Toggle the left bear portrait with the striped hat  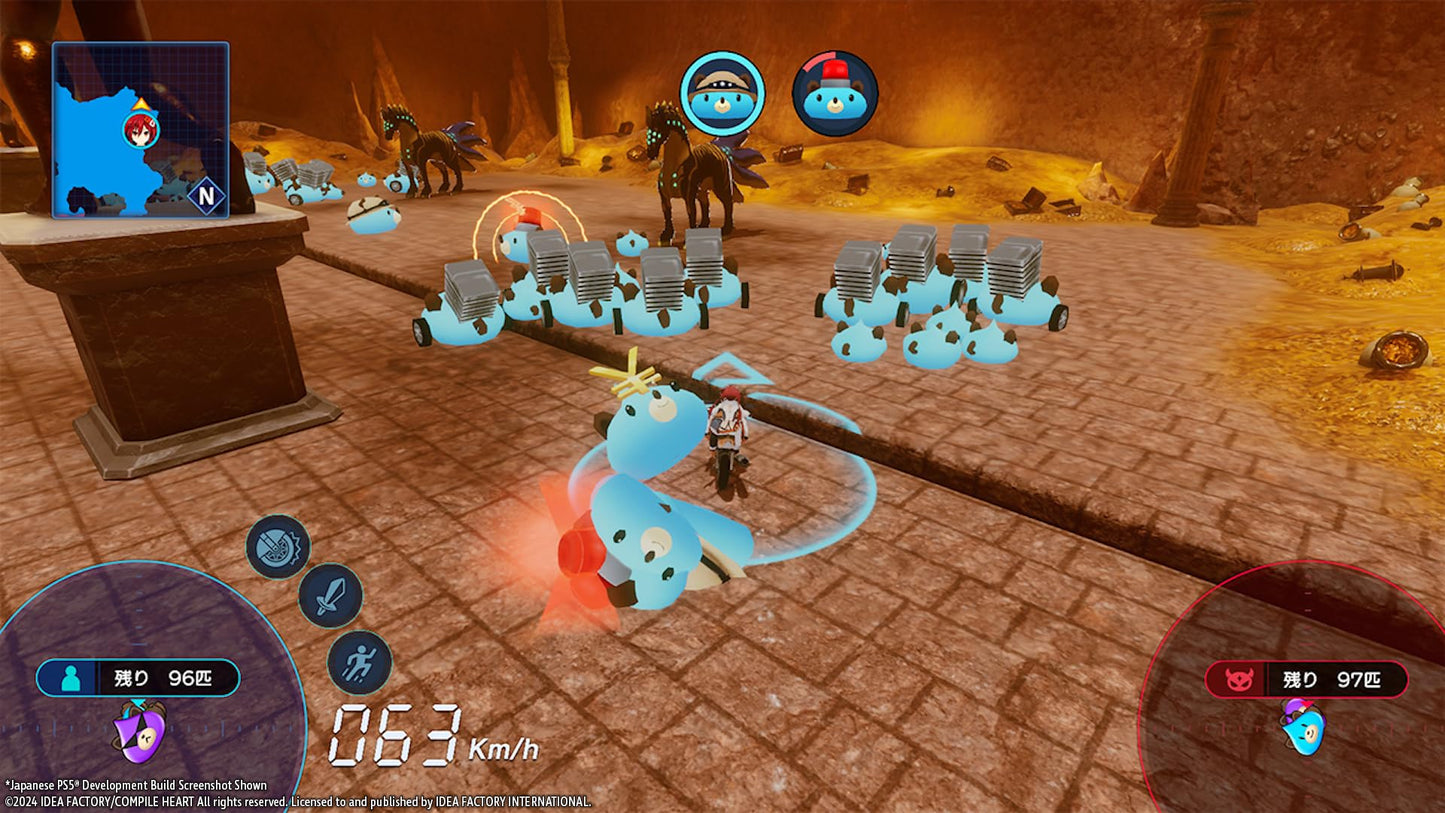[723, 92]
